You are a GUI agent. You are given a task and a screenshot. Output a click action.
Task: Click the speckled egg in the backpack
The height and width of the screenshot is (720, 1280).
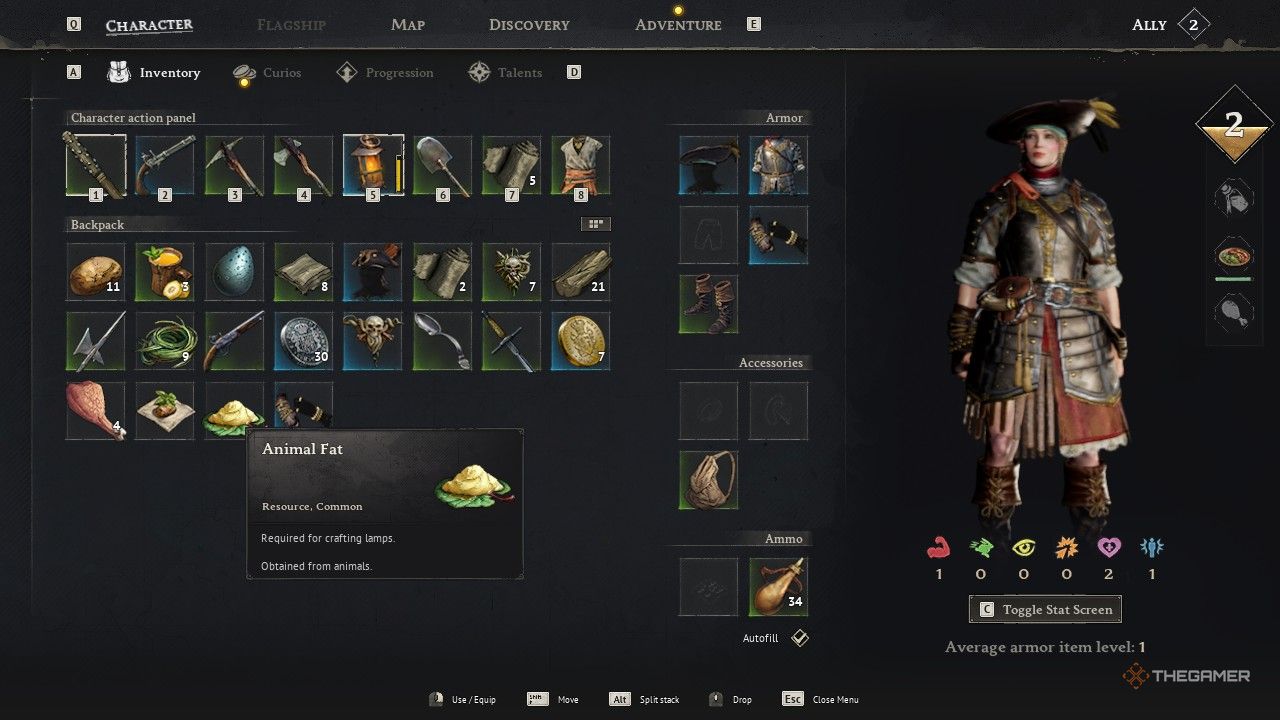[234, 272]
